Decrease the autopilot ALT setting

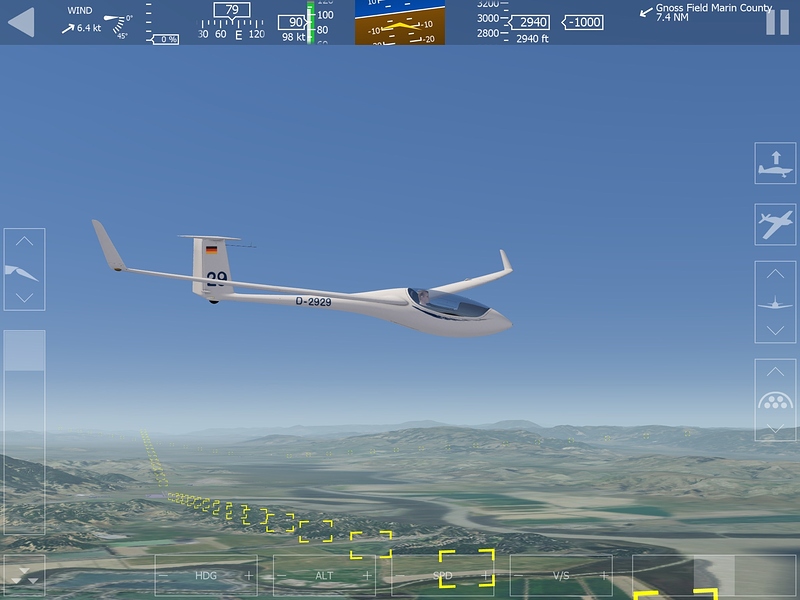pos(282,576)
